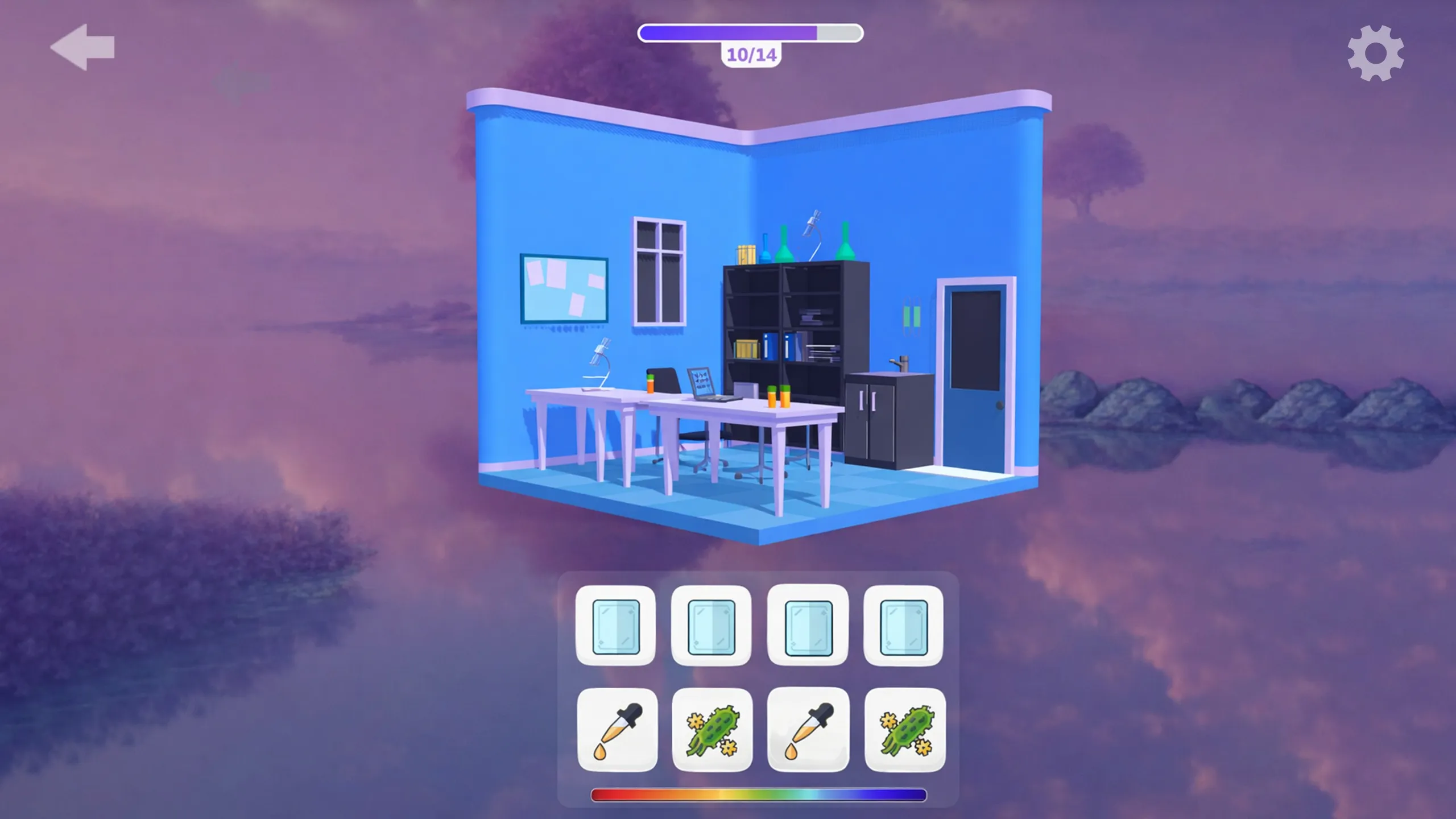Go back using the left arrow
The width and height of the screenshot is (1456, 819).
[x=83, y=47]
